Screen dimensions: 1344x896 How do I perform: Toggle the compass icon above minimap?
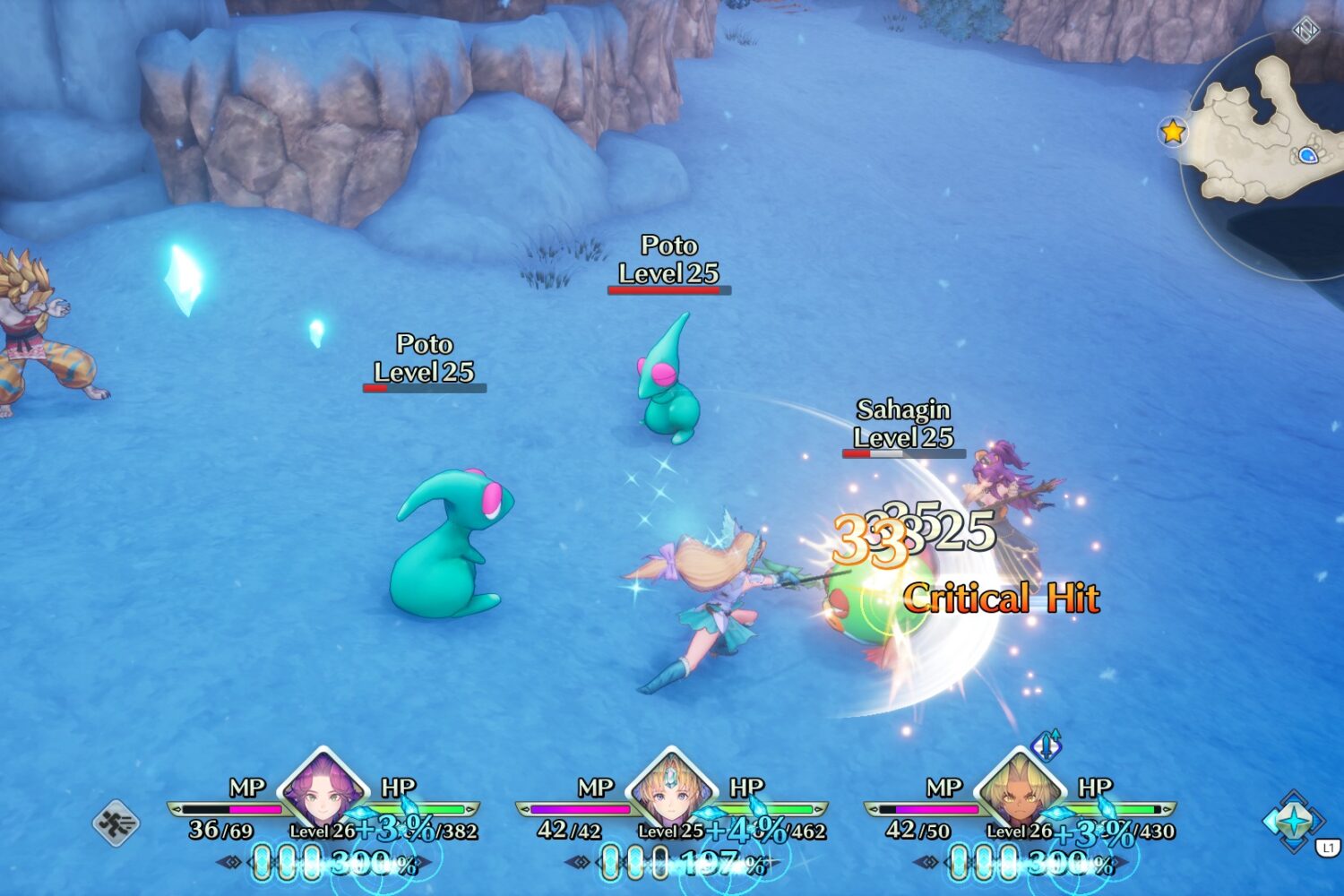1305,31
